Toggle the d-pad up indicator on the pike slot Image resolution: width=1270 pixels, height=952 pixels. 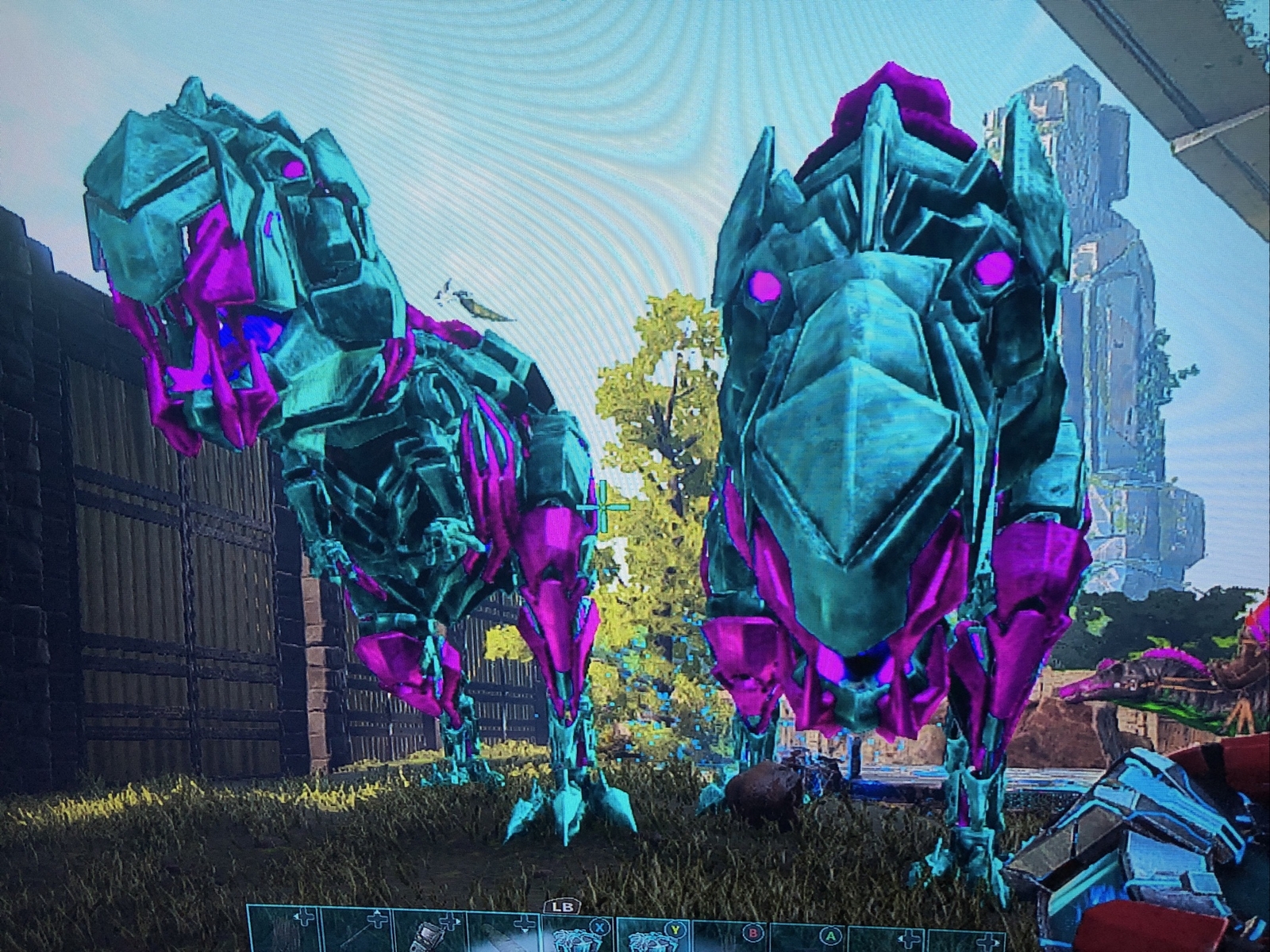tap(376, 911)
